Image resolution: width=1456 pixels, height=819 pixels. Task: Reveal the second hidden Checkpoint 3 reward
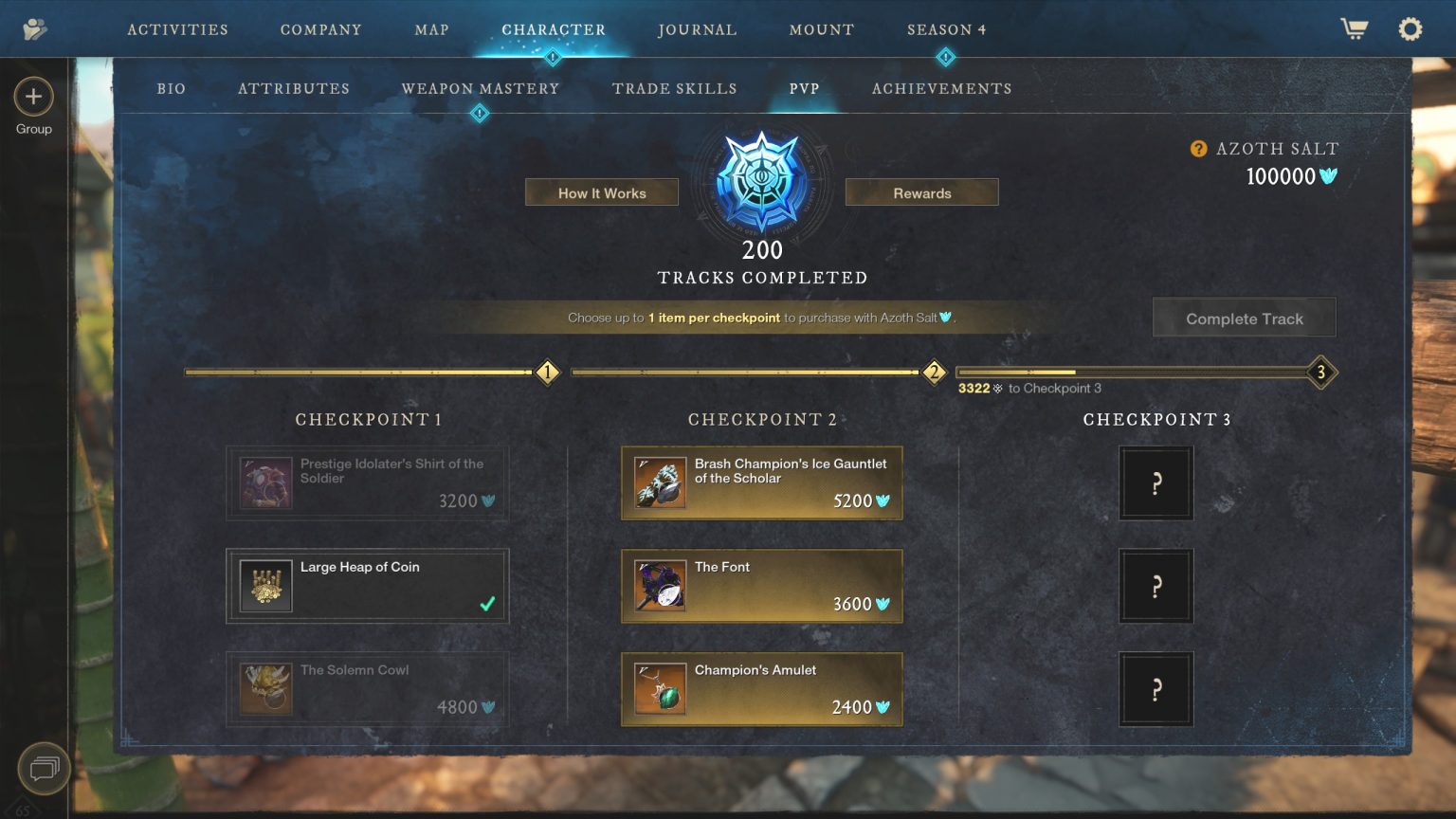(1156, 585)
